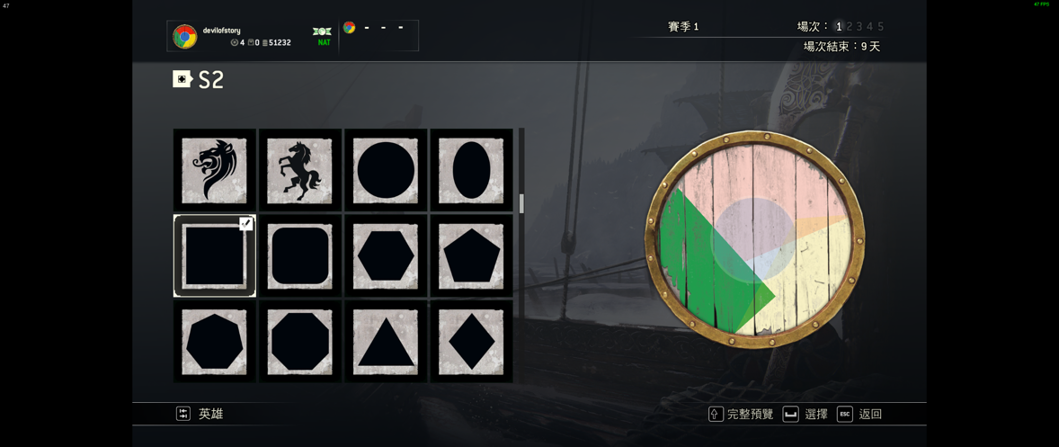Screen dimensions: 1059x447
Task: Choose the checked square emblem shape
Action: [x=214, y=256]
